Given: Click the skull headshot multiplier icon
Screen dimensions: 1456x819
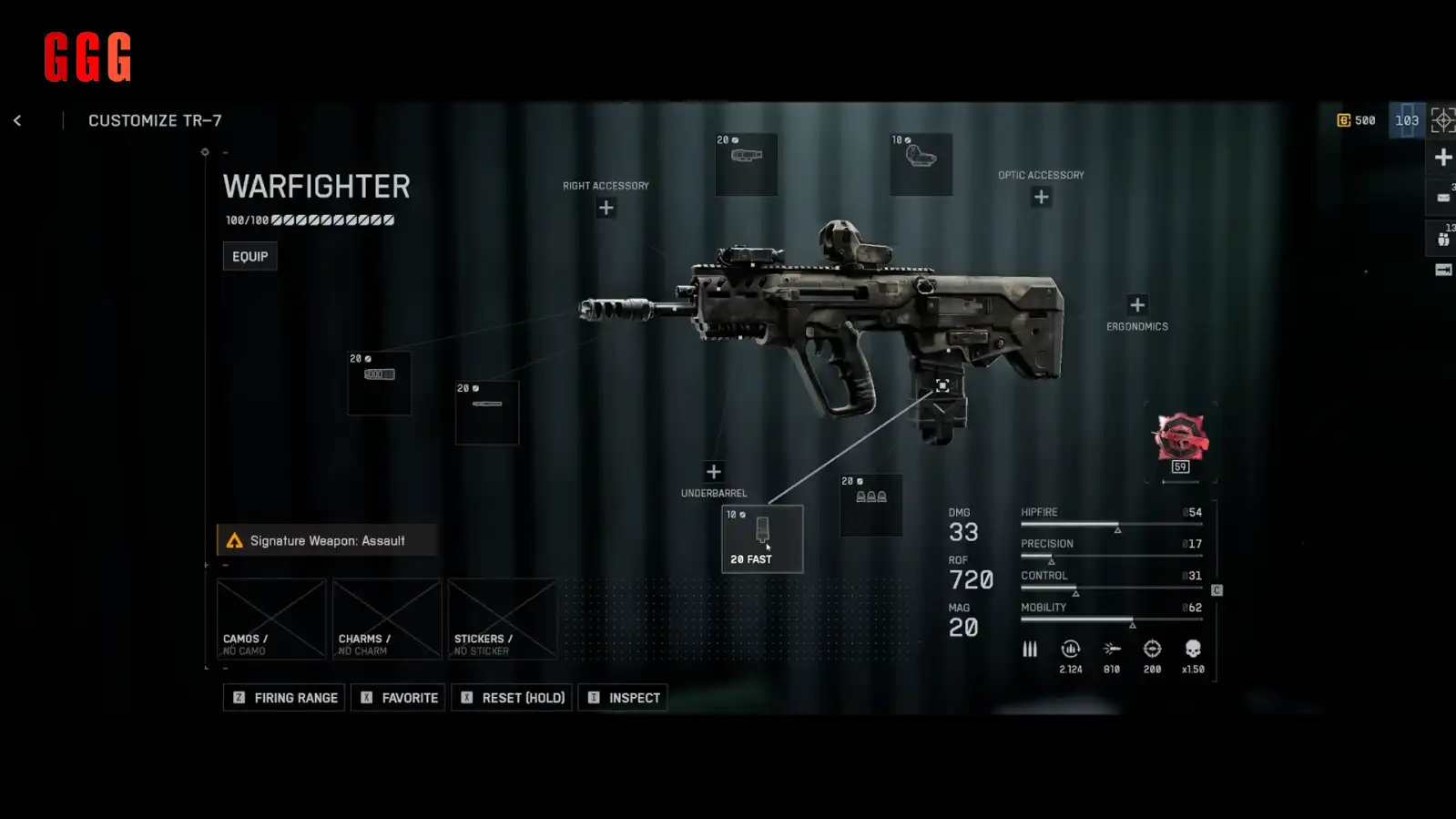Looking at the screenshot, I should click(x=1192, y=650).
